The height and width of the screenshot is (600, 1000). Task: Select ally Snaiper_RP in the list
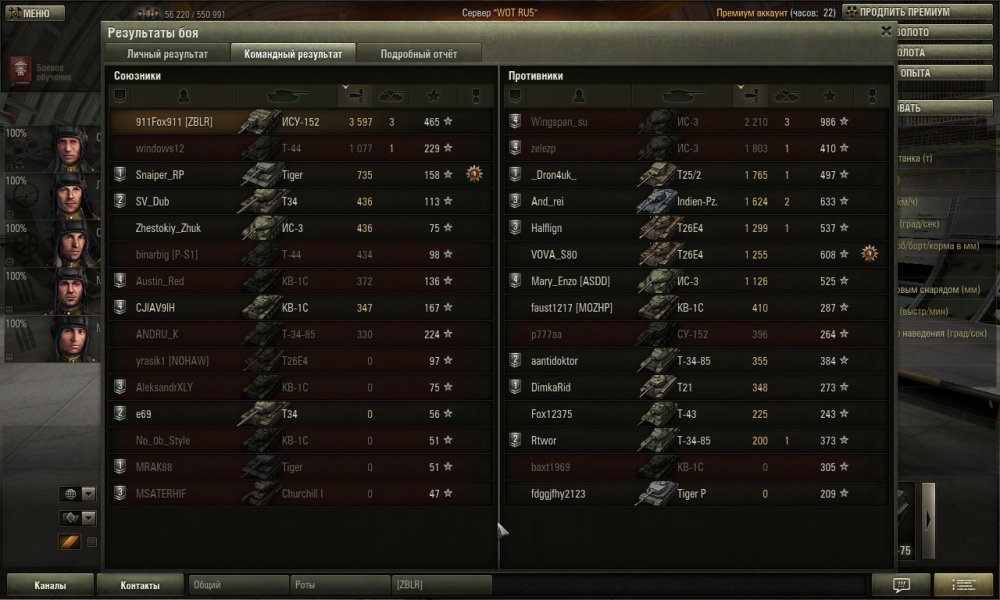(300, 175)
